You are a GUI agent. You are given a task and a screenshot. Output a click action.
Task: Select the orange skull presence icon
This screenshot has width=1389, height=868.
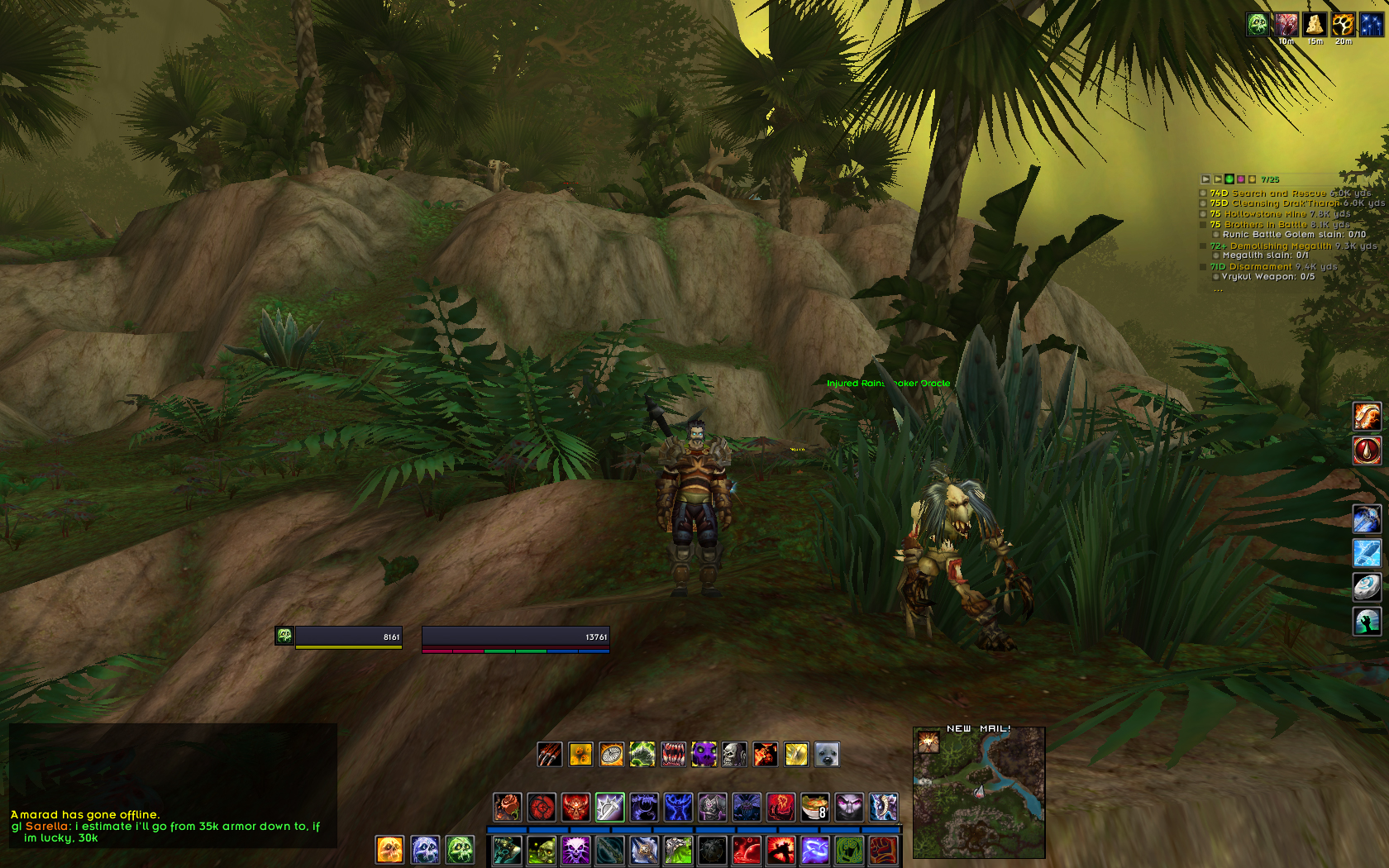[x=389, y=849]
